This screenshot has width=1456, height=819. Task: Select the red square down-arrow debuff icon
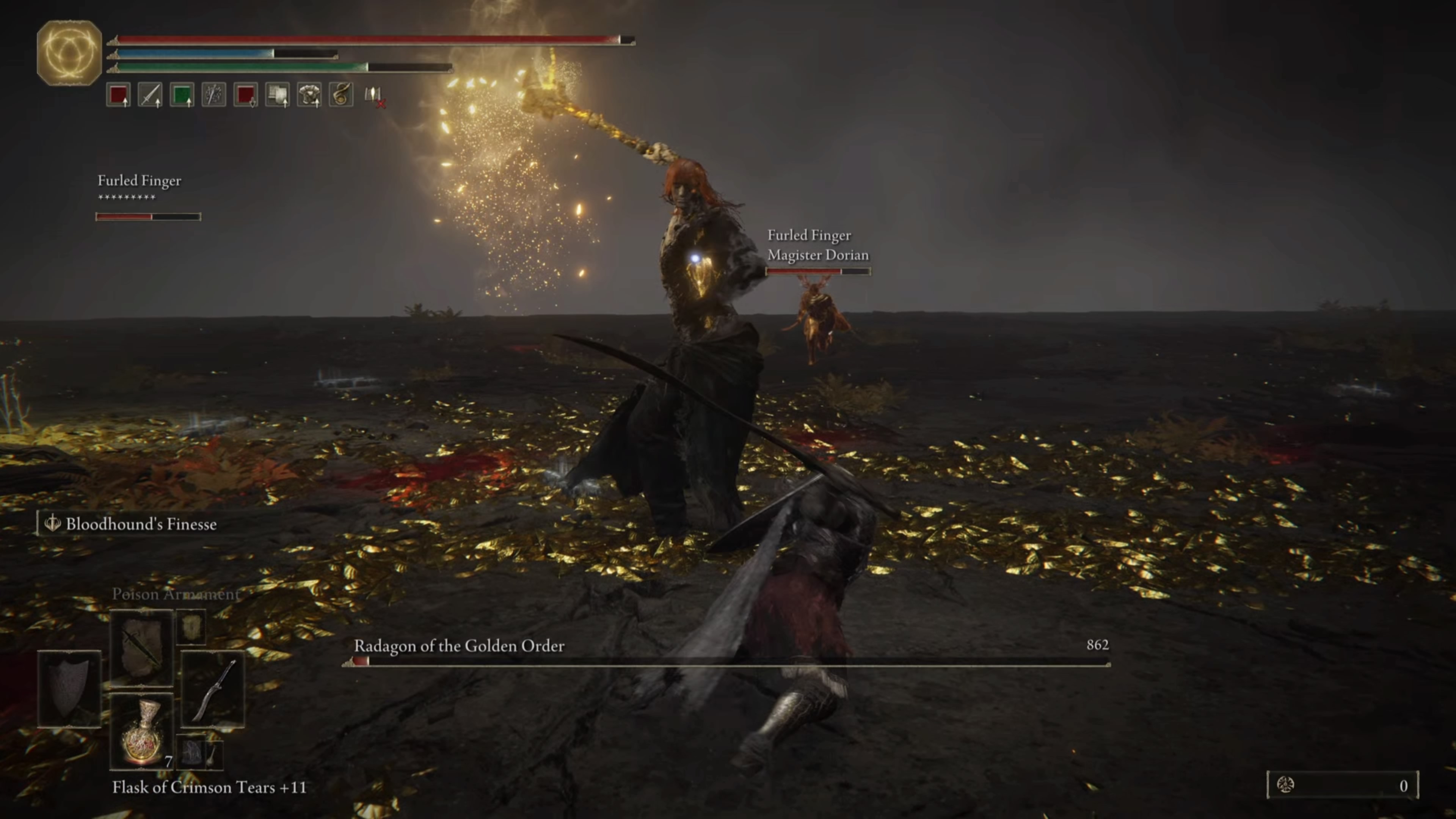click(246, 94)
